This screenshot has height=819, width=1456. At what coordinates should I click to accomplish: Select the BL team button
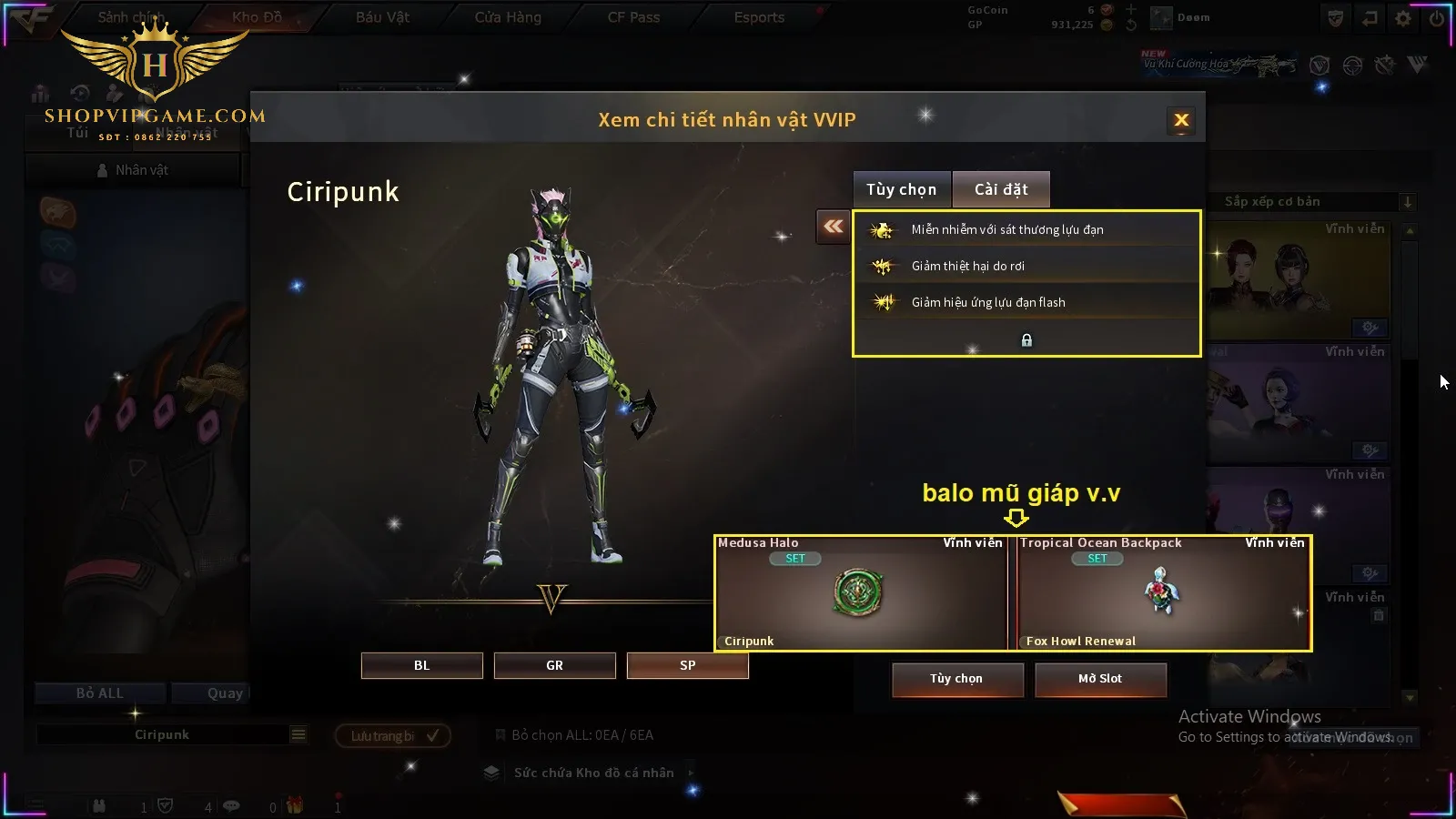coord(421,665)
